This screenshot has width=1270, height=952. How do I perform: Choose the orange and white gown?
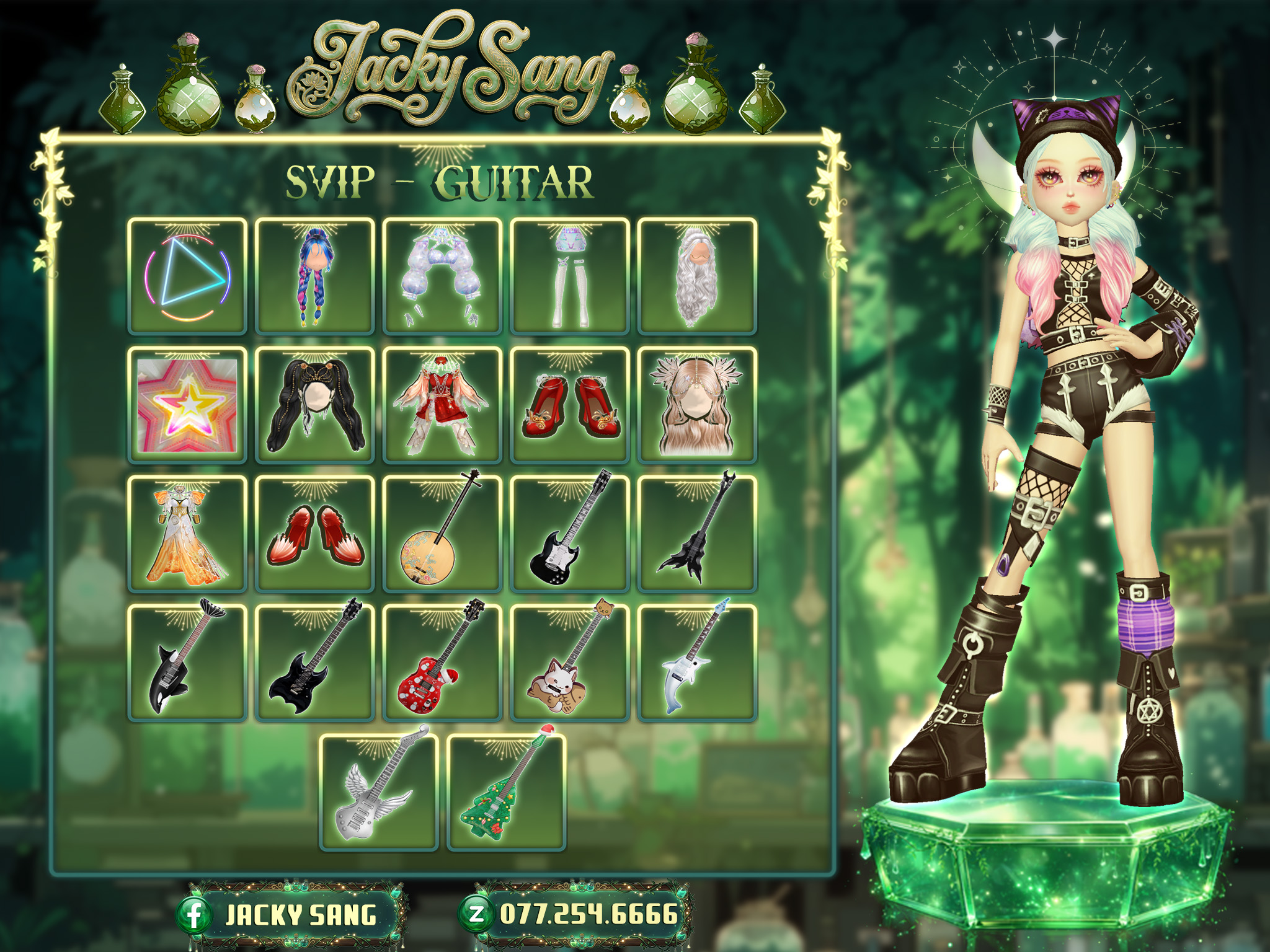(x=187, y=534)
